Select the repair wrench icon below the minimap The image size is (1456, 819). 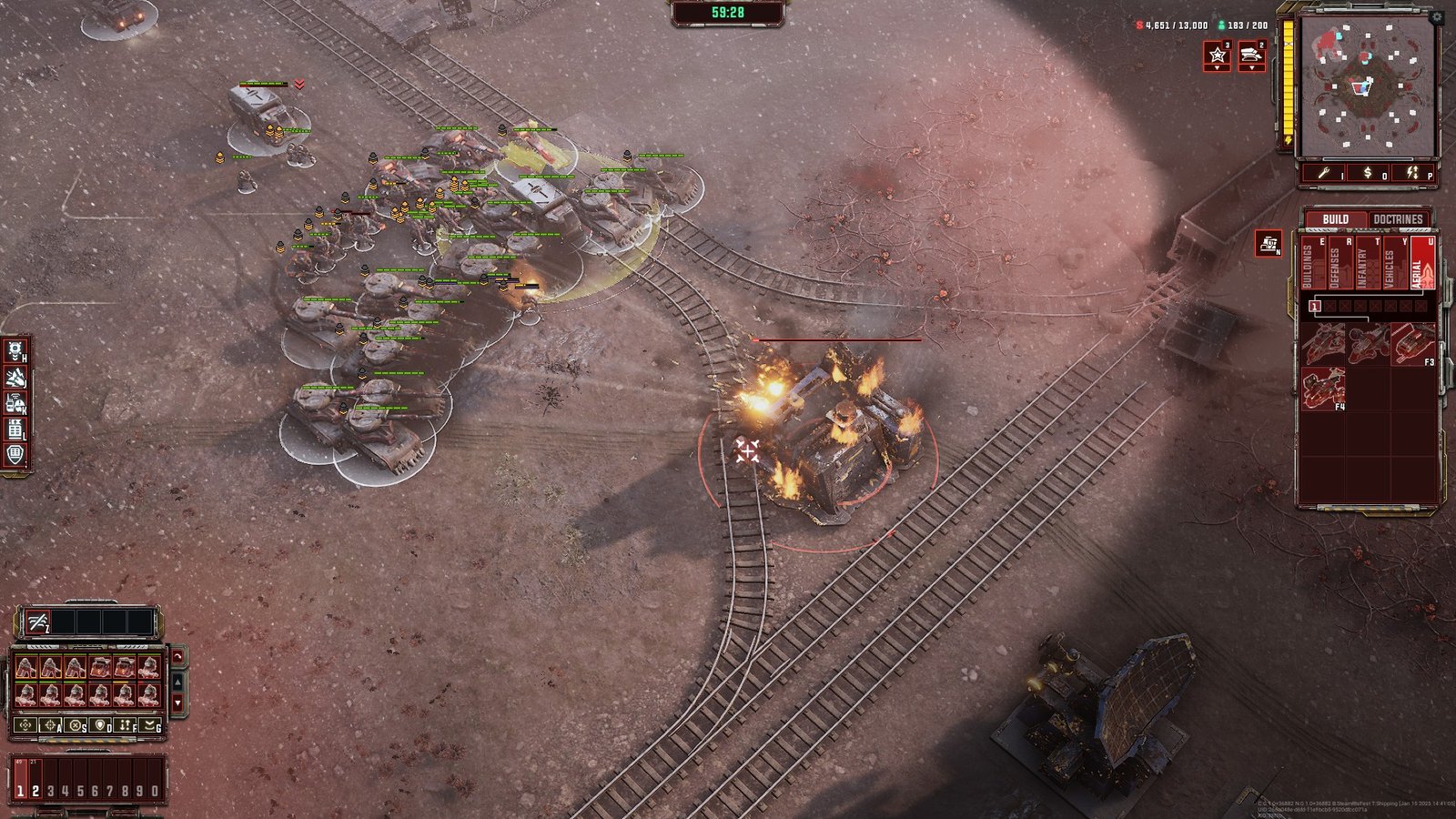[1325, 175]
